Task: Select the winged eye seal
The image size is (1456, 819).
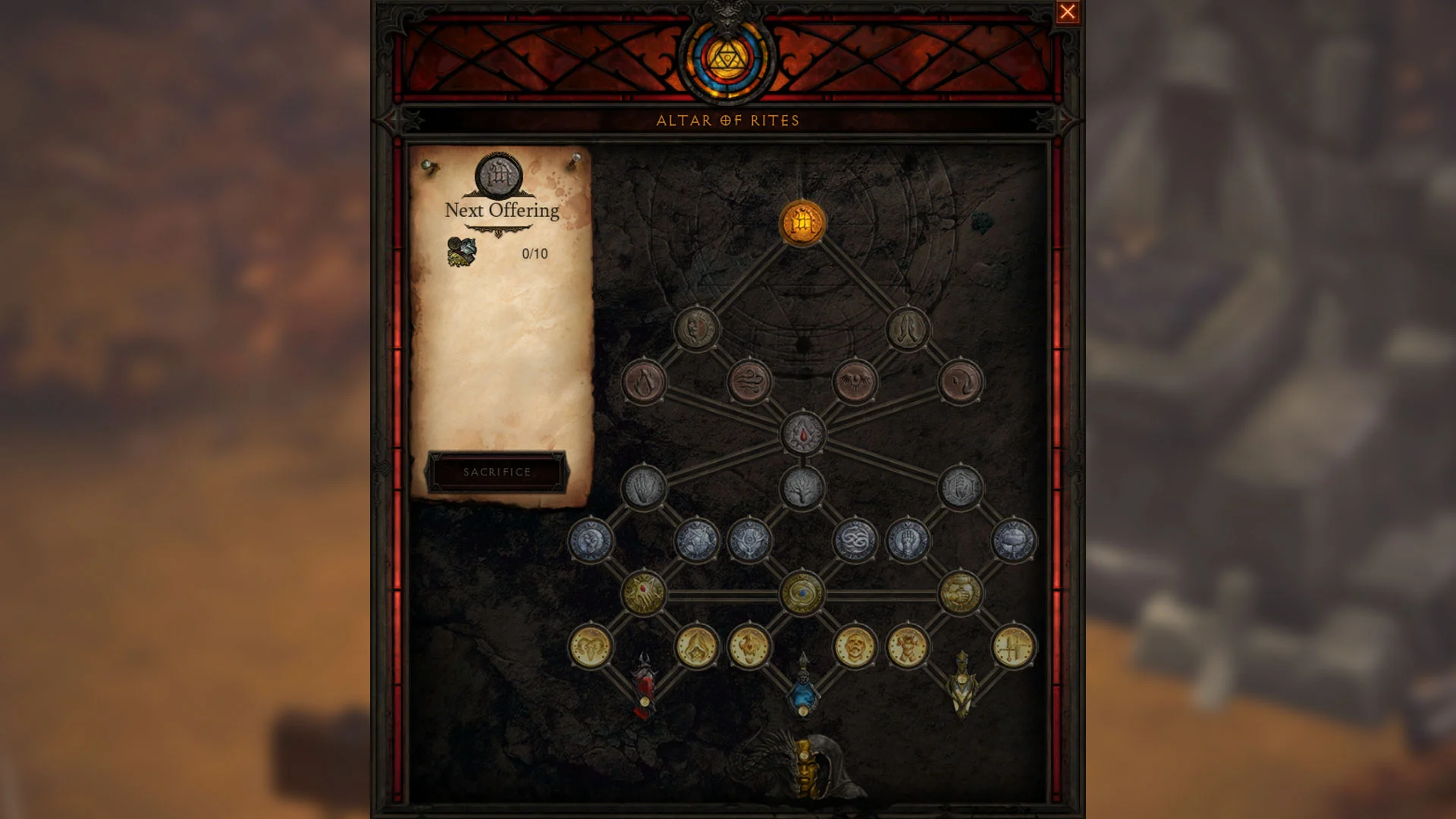Action: [853, 380]
